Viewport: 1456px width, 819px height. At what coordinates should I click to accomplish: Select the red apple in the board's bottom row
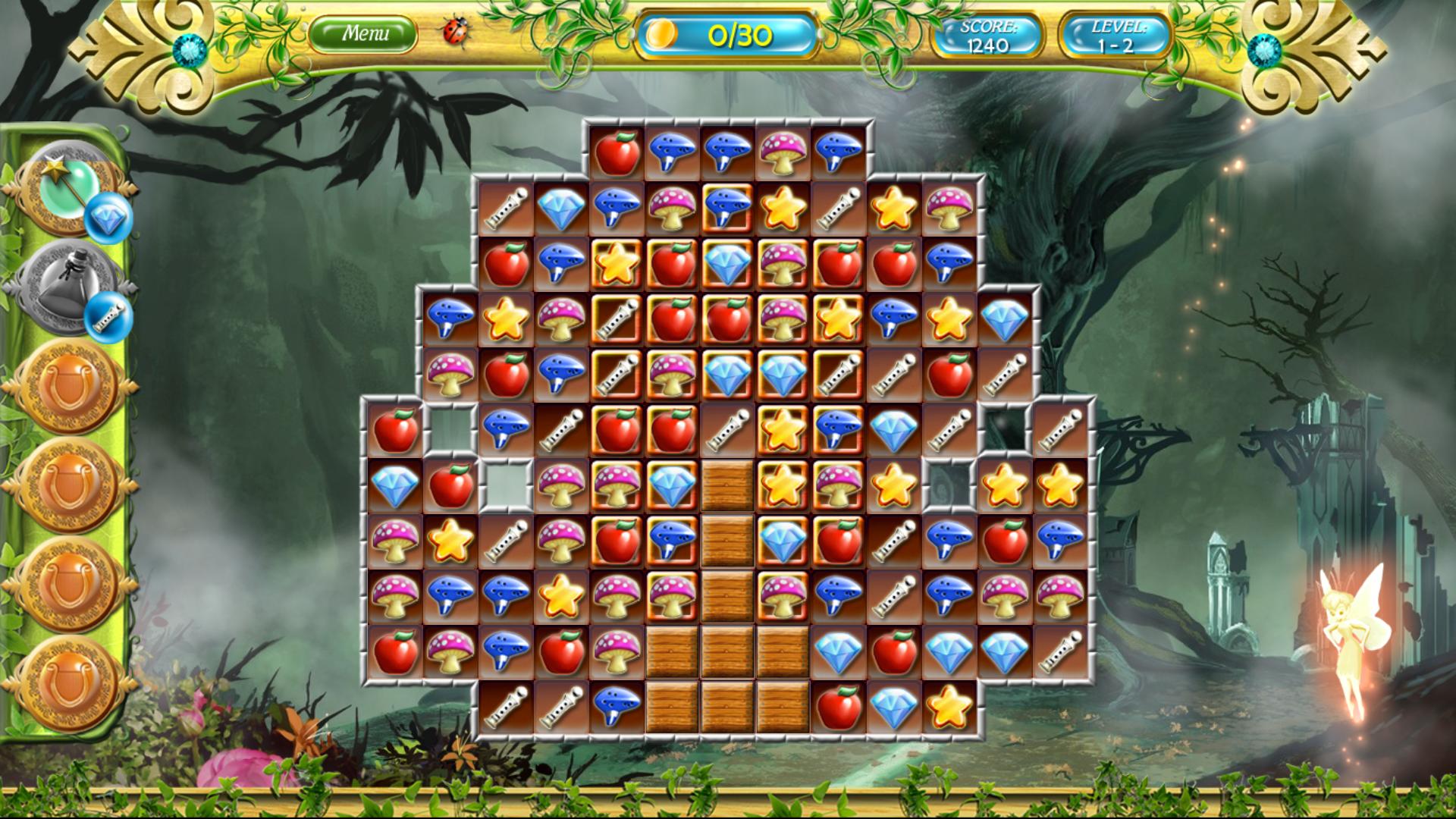(838, 707)
